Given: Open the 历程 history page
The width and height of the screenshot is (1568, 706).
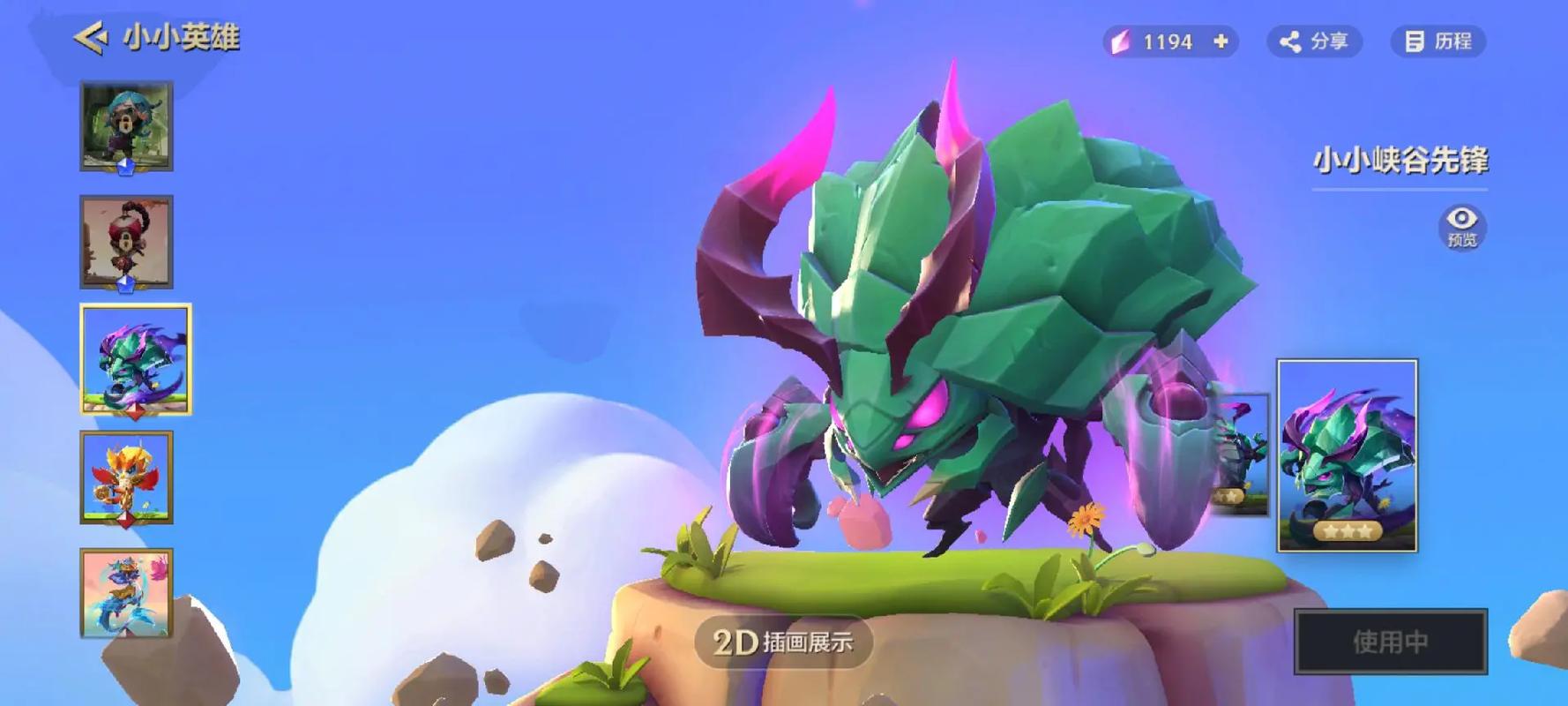Looking at the screenshot, I should [1438, 41].
